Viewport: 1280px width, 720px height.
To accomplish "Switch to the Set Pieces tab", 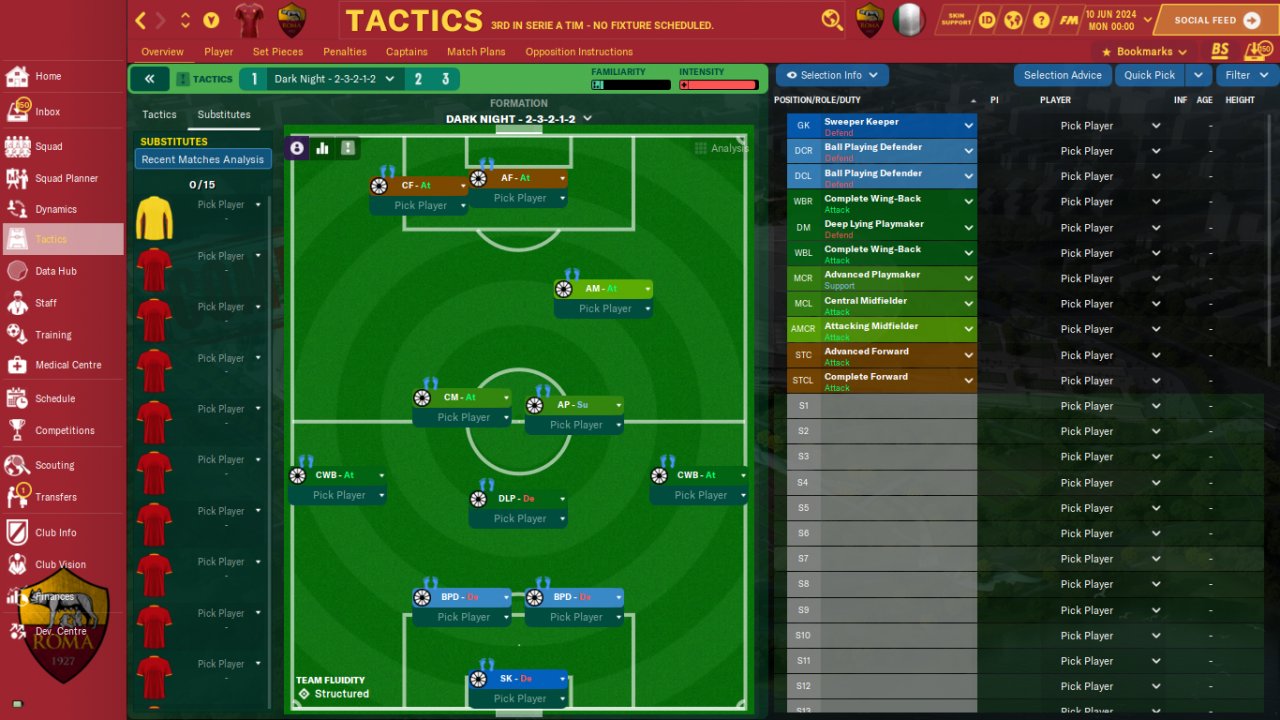I will (277, 52).
